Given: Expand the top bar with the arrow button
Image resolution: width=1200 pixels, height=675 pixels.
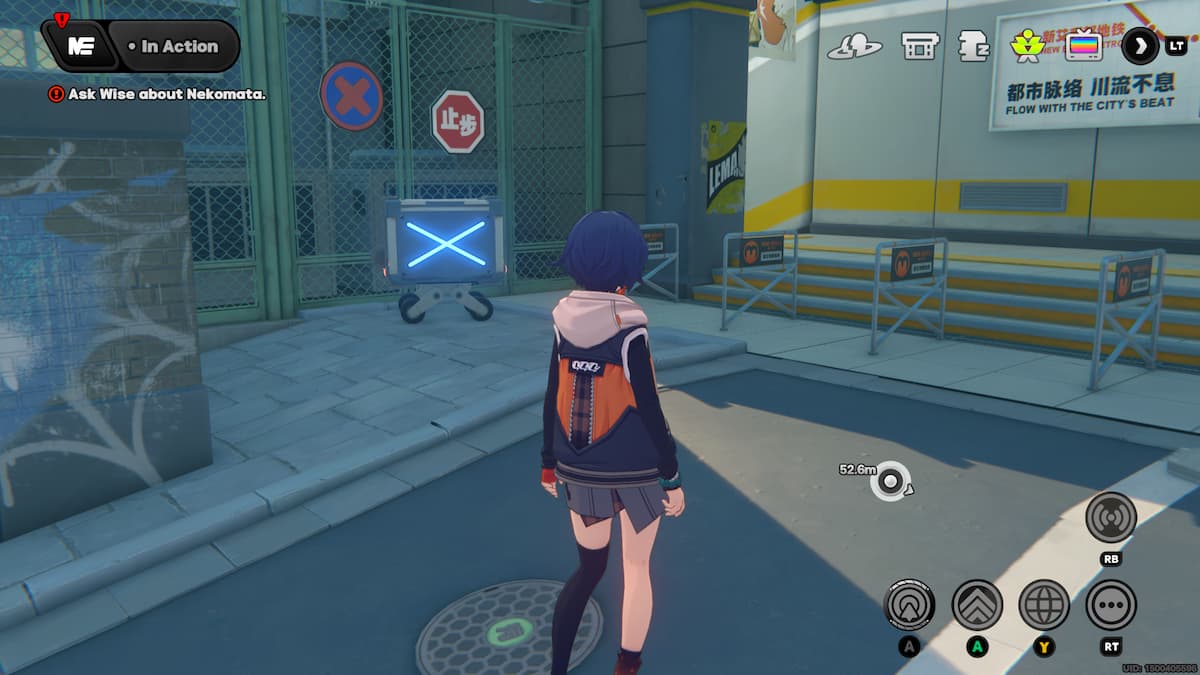Looking at the screenshot, I should point(1140,45).
